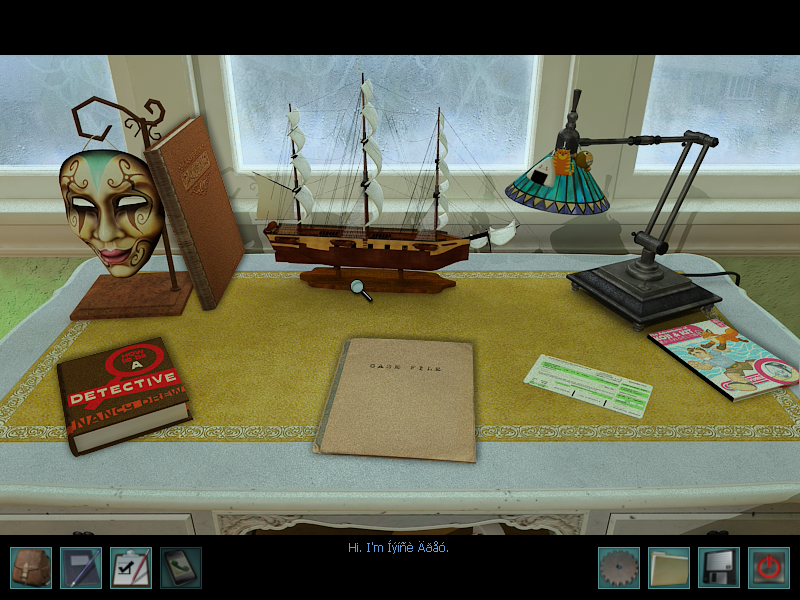Image resolution: width=800 pixels, height=600 pixels.
Task: Open the journal notebook with pen
Action: 81,567
